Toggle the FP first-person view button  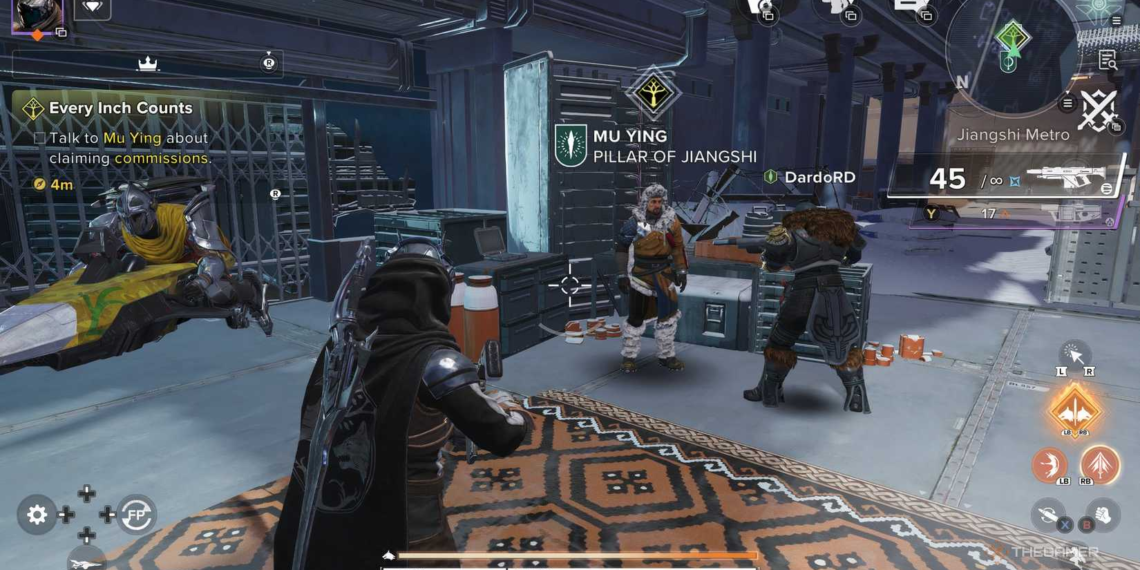pyautogui.click(x=136, y=514)
